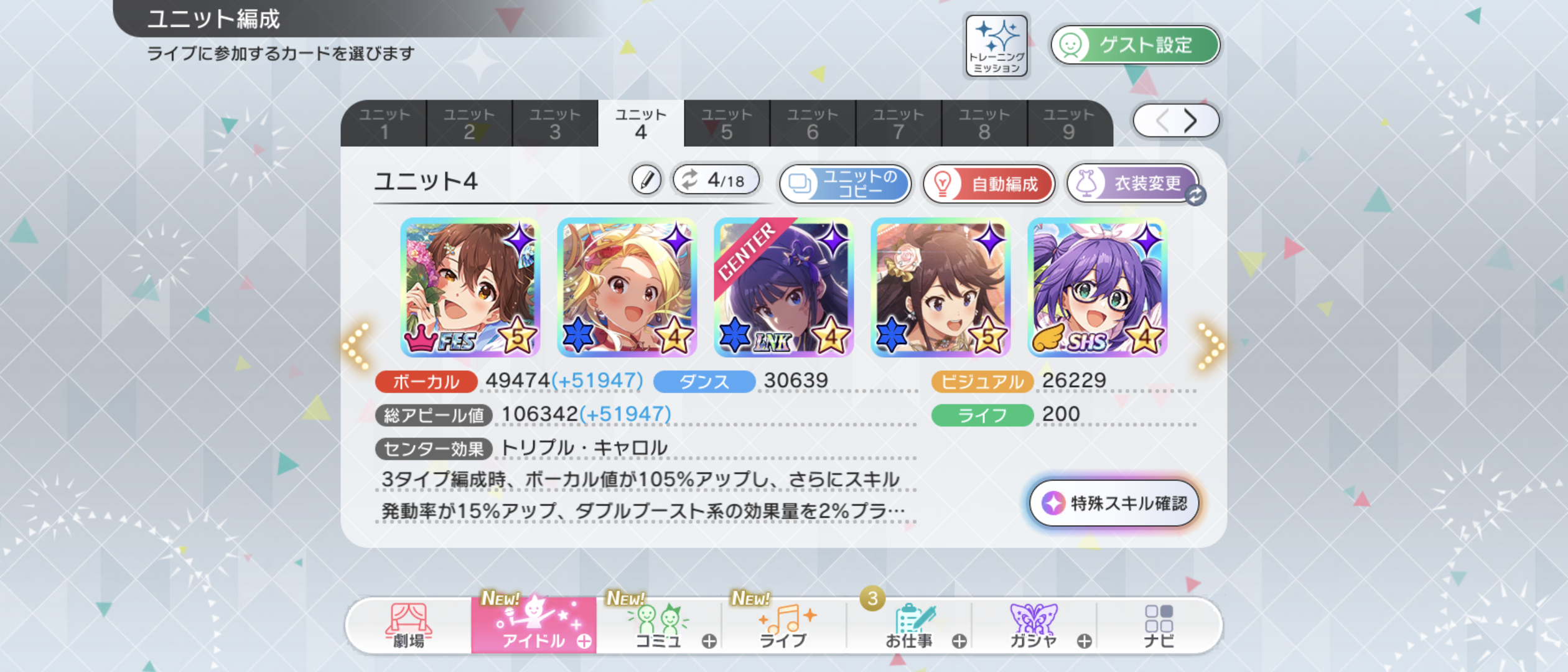Select the ユニット9 tab
Viewport: 1568px width, 672px height.
click(x=1068, y=123)
